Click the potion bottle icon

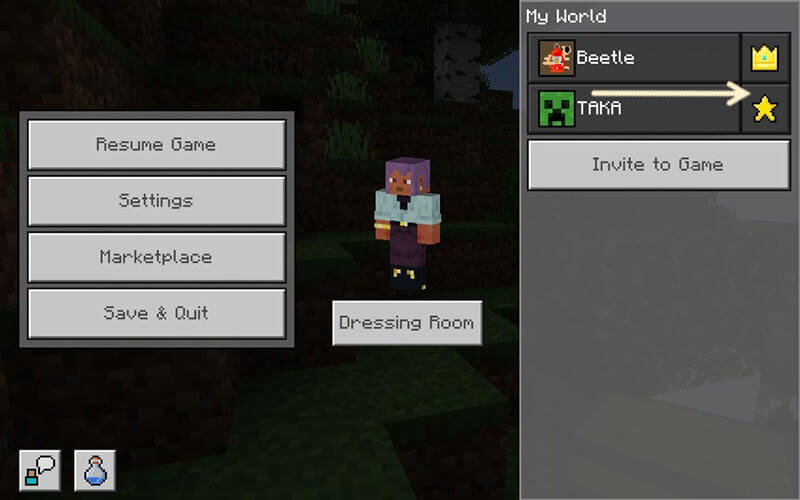(x=94, y=470)
